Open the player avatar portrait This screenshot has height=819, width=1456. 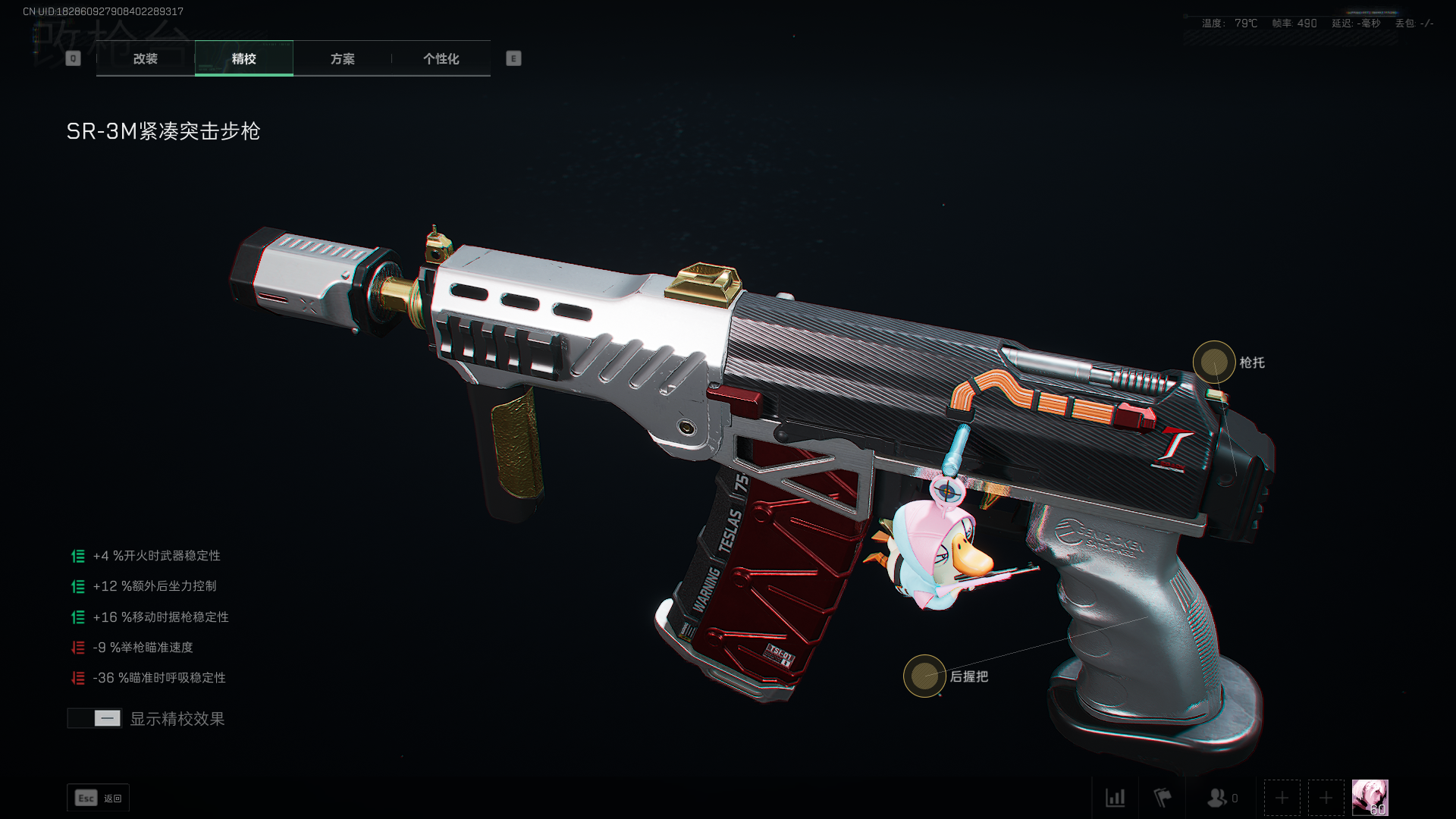(1370, 798)
